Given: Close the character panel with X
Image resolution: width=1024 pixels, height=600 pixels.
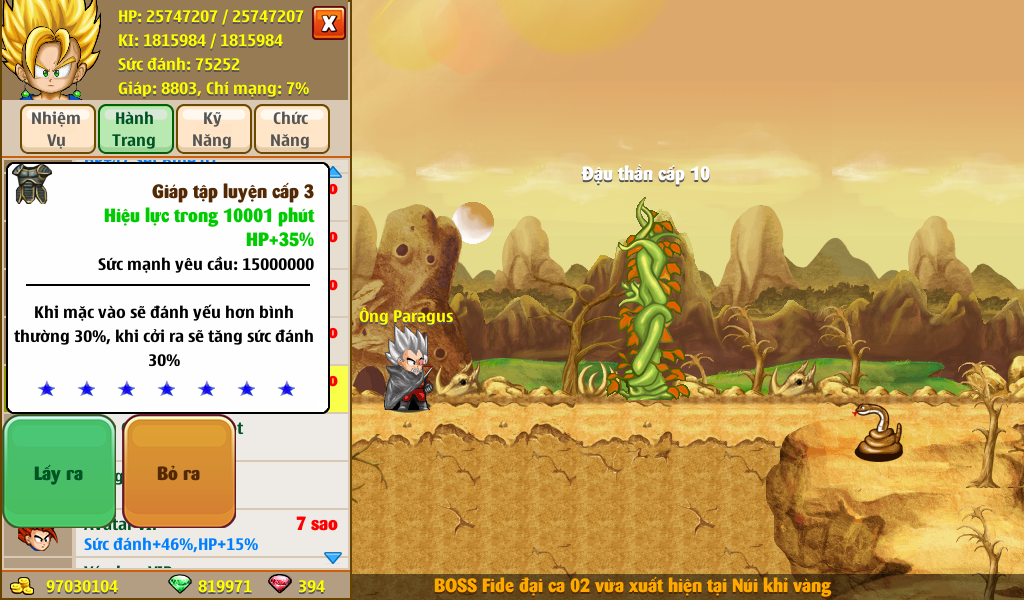Looking at the screenshot, I should [328, 23].
